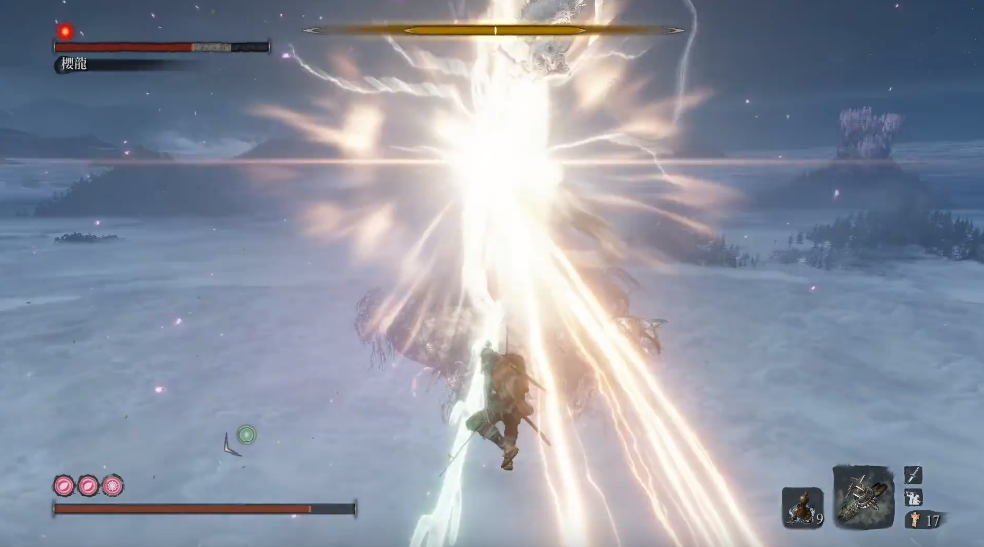Click the spirit emblem figure icon
Viewport: 984px width, 547px height.
tap(912, 520)
